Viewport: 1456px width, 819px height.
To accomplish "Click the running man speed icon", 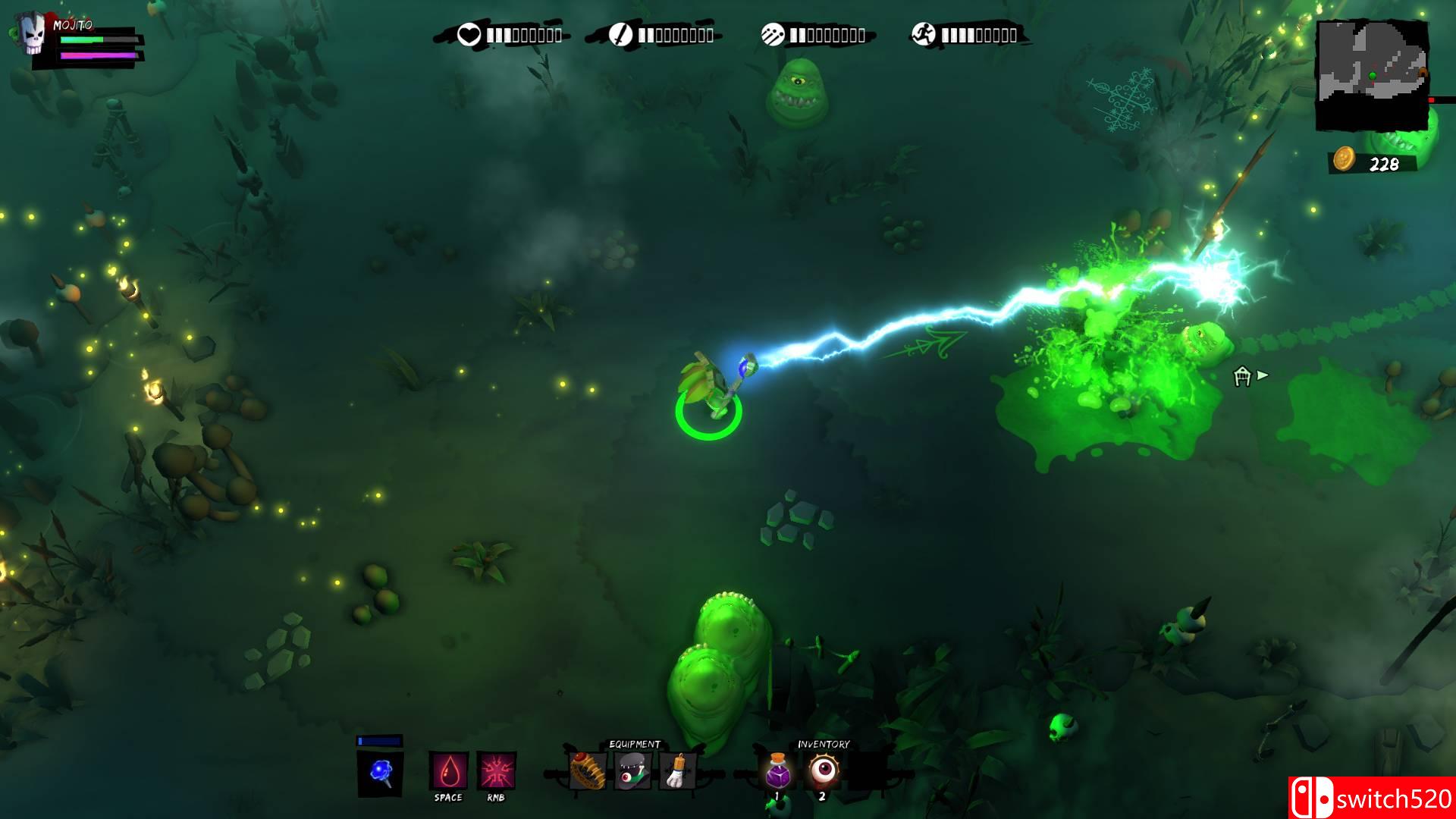I will (x=924, y=35).
